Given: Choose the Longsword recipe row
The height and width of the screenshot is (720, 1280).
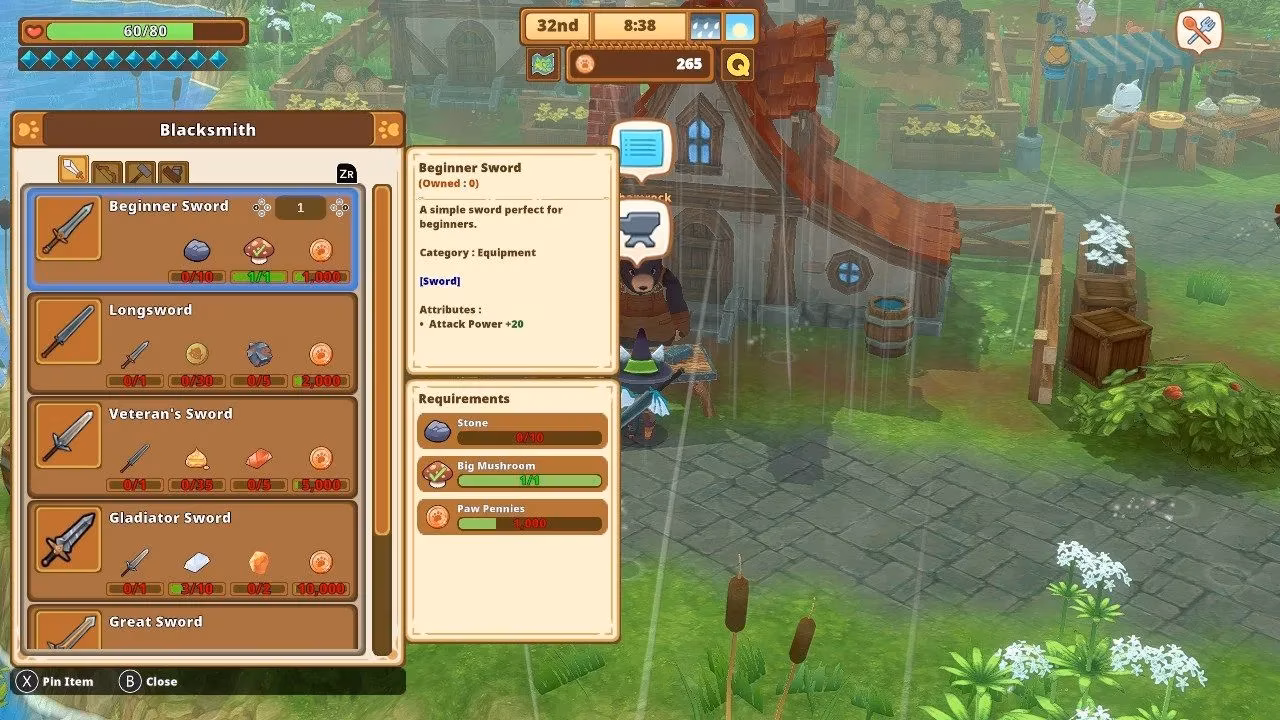Looking at the screenshot, I should [192, 342].
